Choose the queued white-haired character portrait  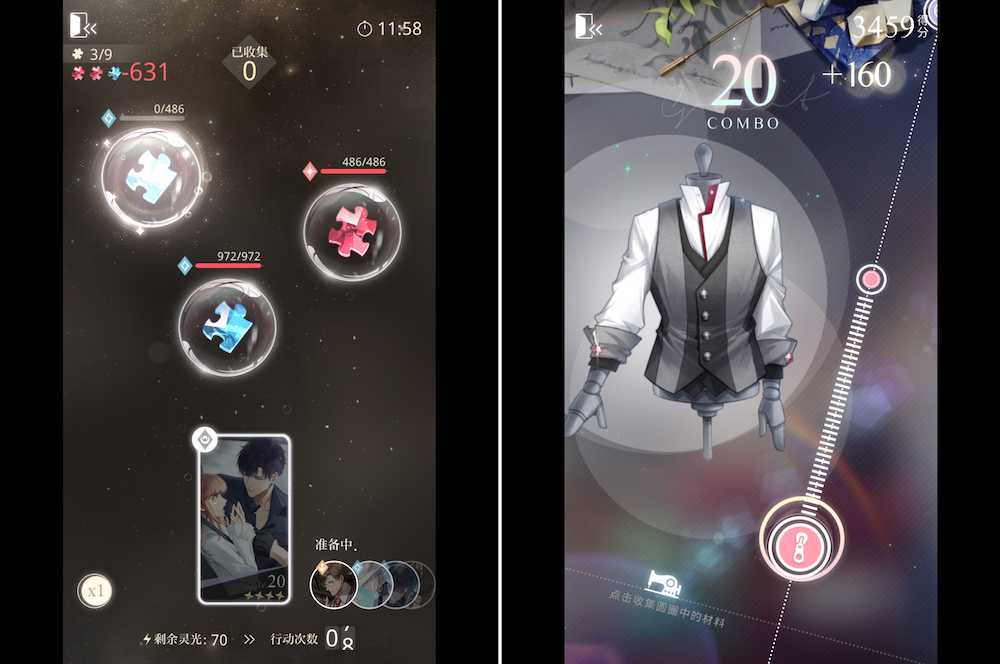pos(372,582)
